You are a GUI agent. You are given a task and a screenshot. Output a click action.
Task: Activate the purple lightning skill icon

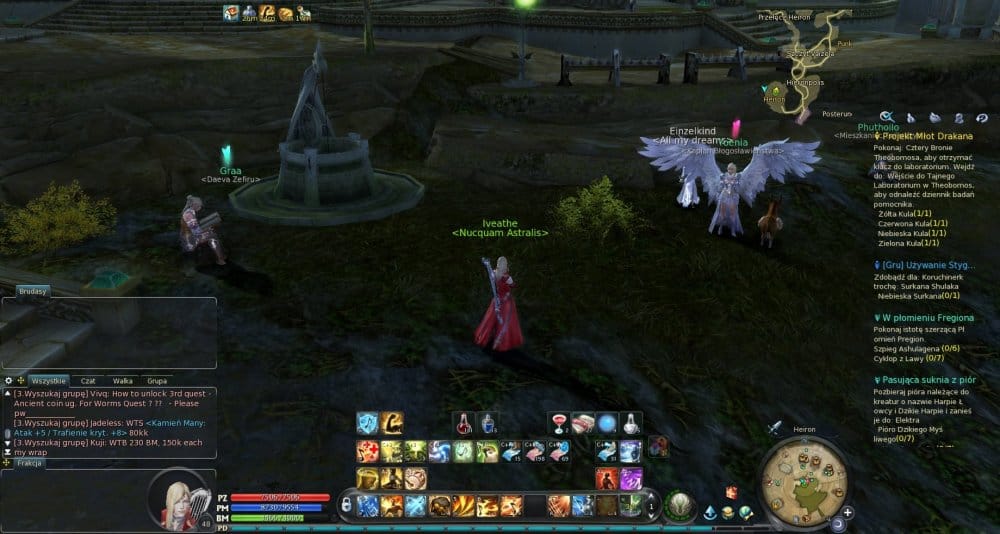click(630, 479)
